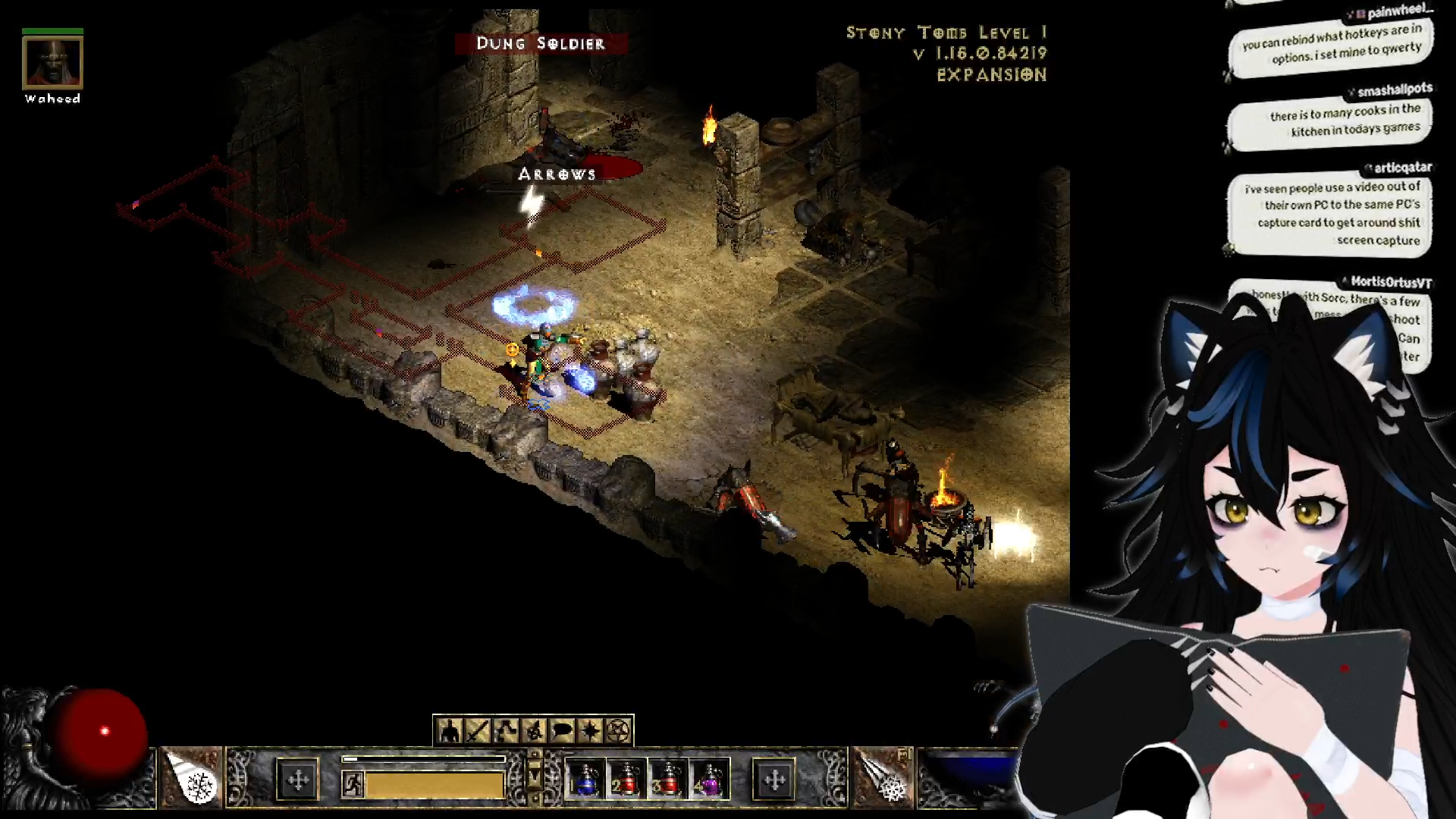The height and width of the screenshot is (819, 1456).
Task: Open the quest log star icon
Action: pyautogui.click(x=590, y=731)
